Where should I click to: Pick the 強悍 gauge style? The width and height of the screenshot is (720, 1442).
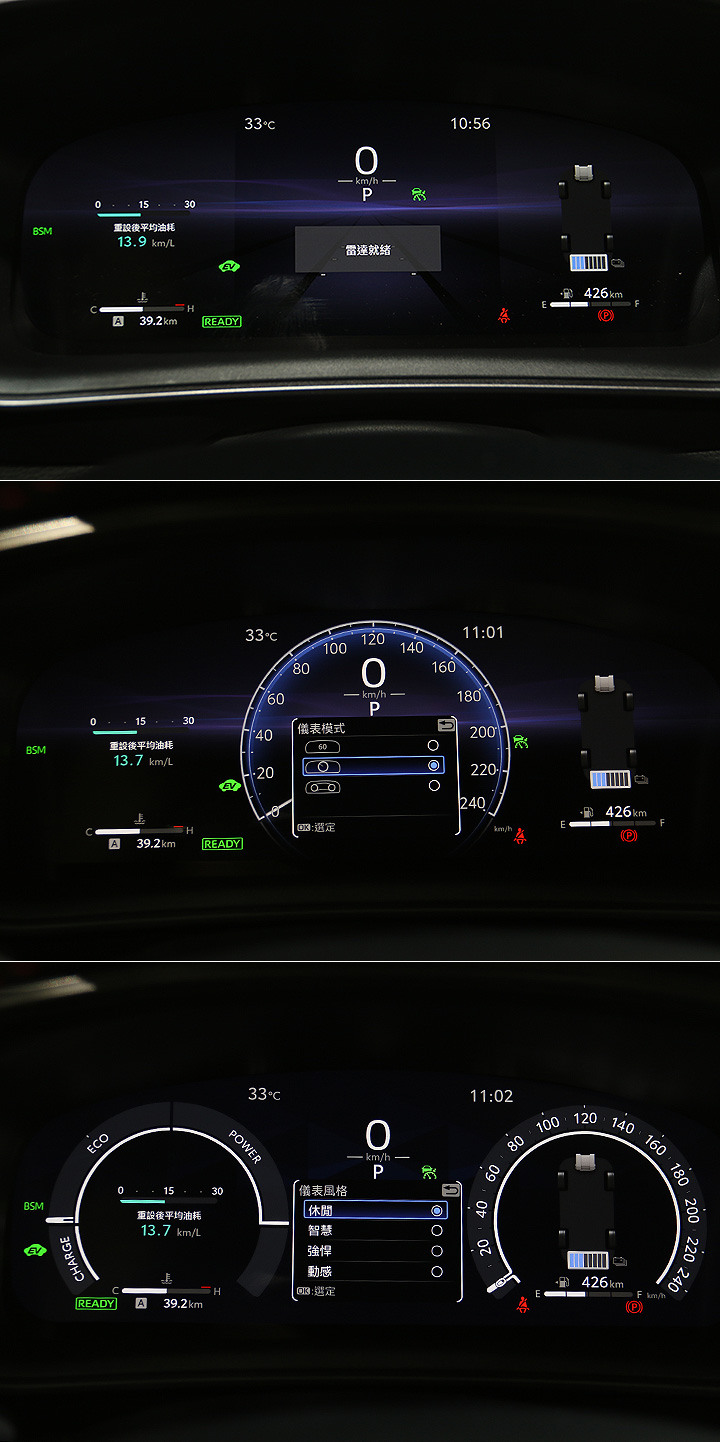374,1251
